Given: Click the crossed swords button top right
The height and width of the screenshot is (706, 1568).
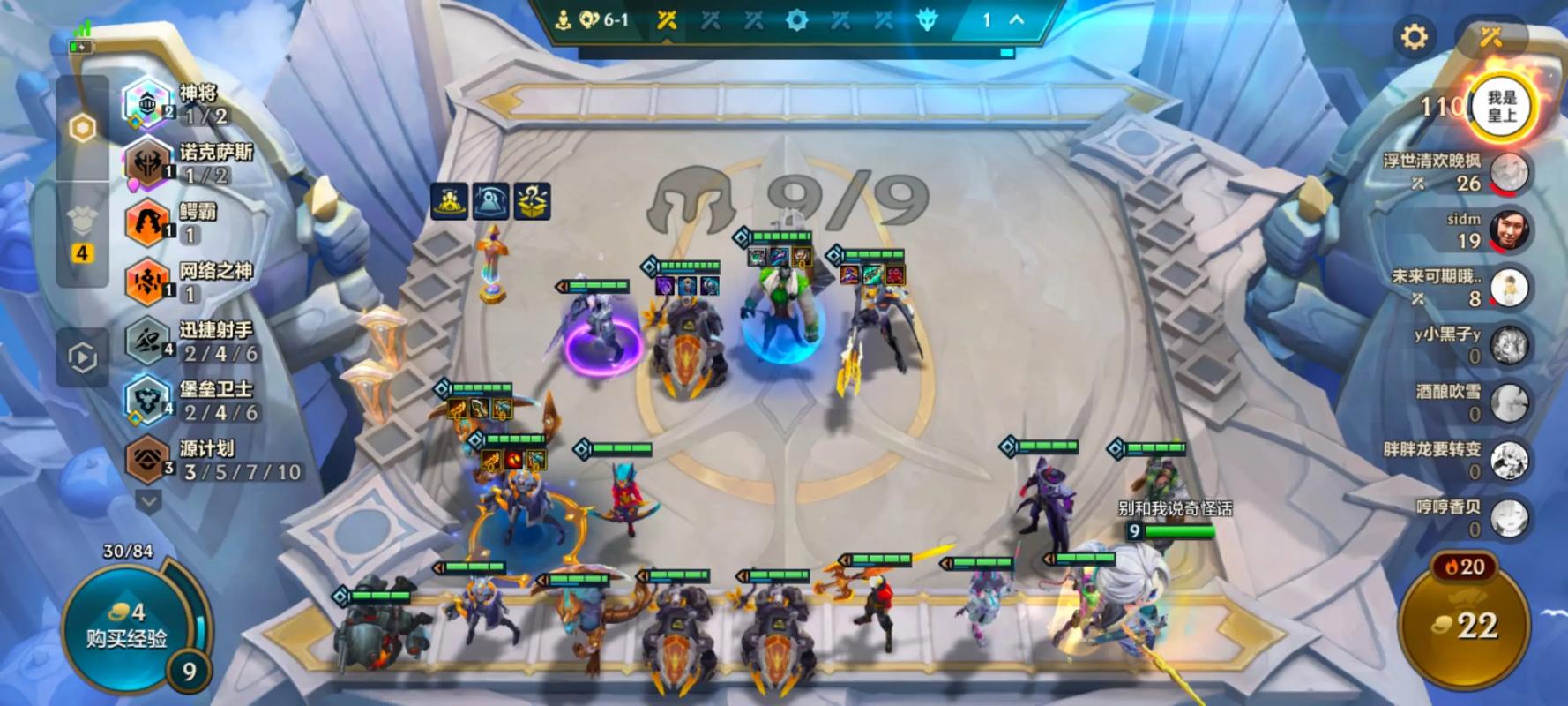Looking at the screenshot, I should (x=1490, y=37).
